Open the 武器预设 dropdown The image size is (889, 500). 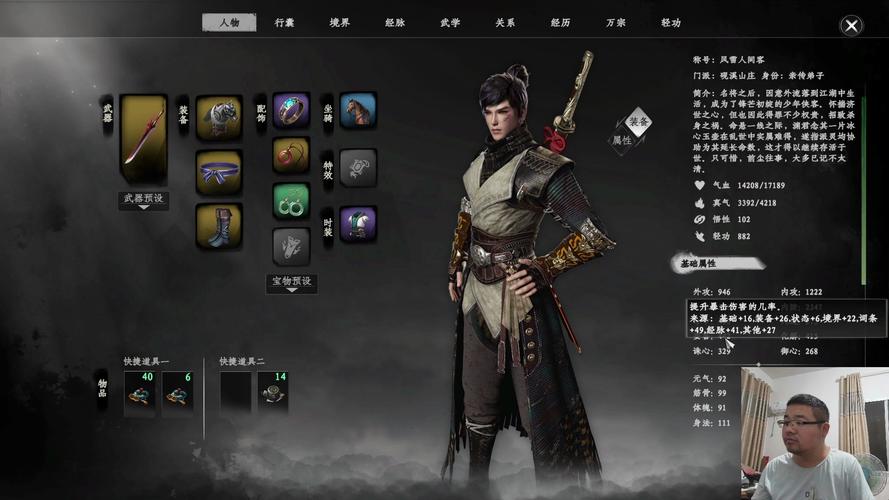coord(143,199)
